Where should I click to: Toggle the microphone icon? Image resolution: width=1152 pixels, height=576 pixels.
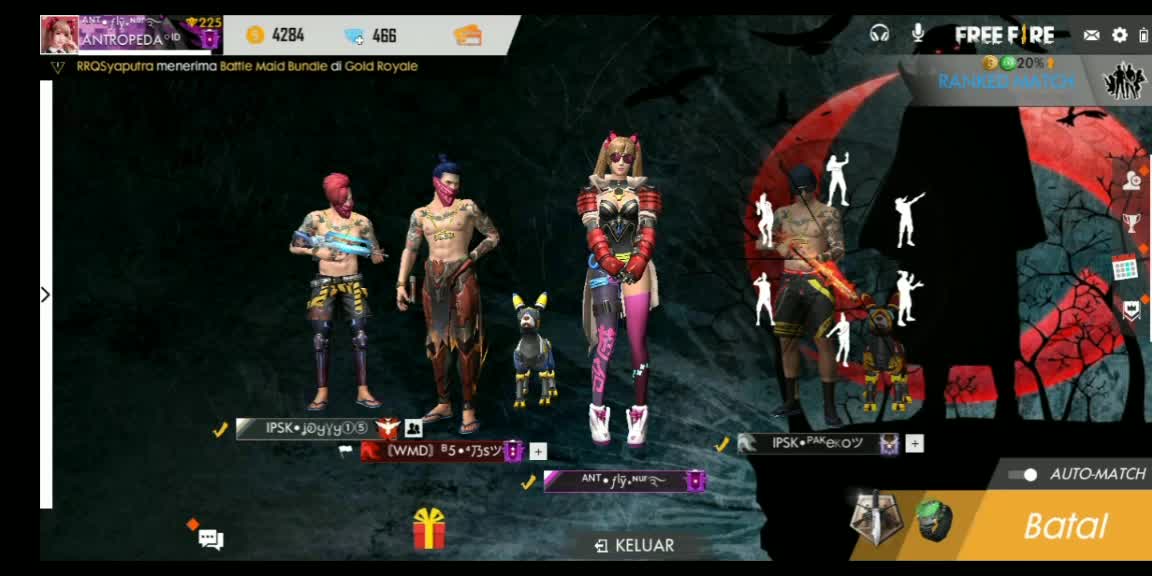[x=918, y=34]
